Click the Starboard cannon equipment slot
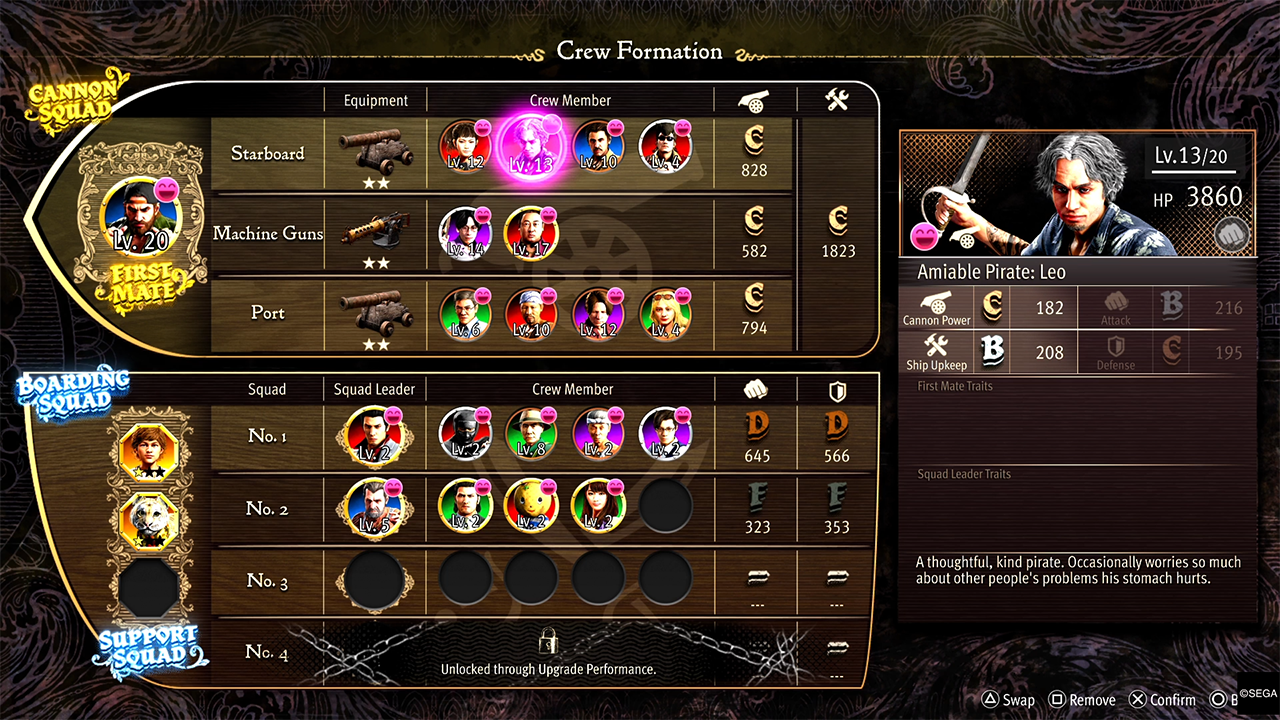The image size is (1280, 720). 375,149
